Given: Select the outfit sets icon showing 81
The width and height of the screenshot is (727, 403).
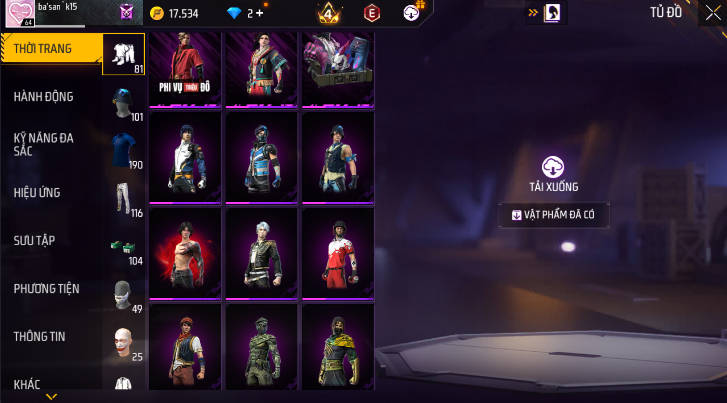Looking at the screenshot, I should click(124, 55).
